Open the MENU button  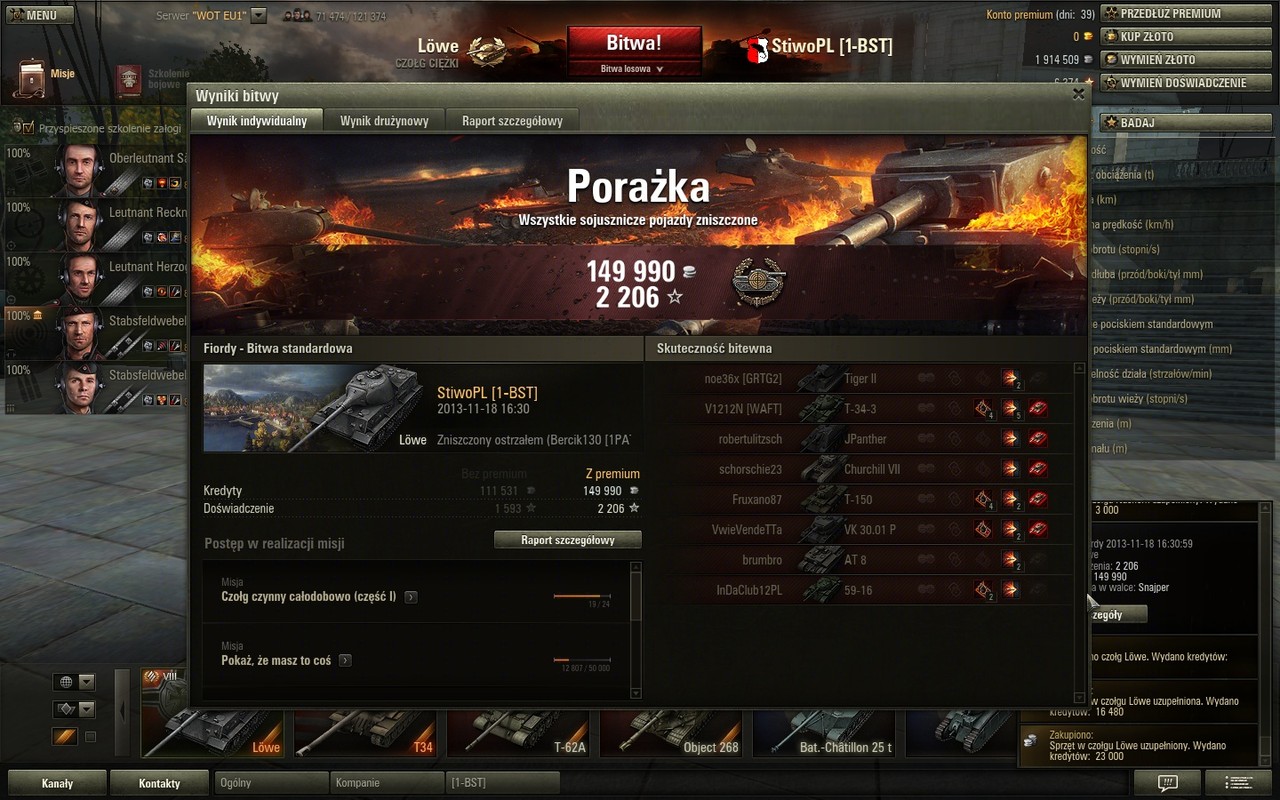pyautogui.click(x=38, y=15)
